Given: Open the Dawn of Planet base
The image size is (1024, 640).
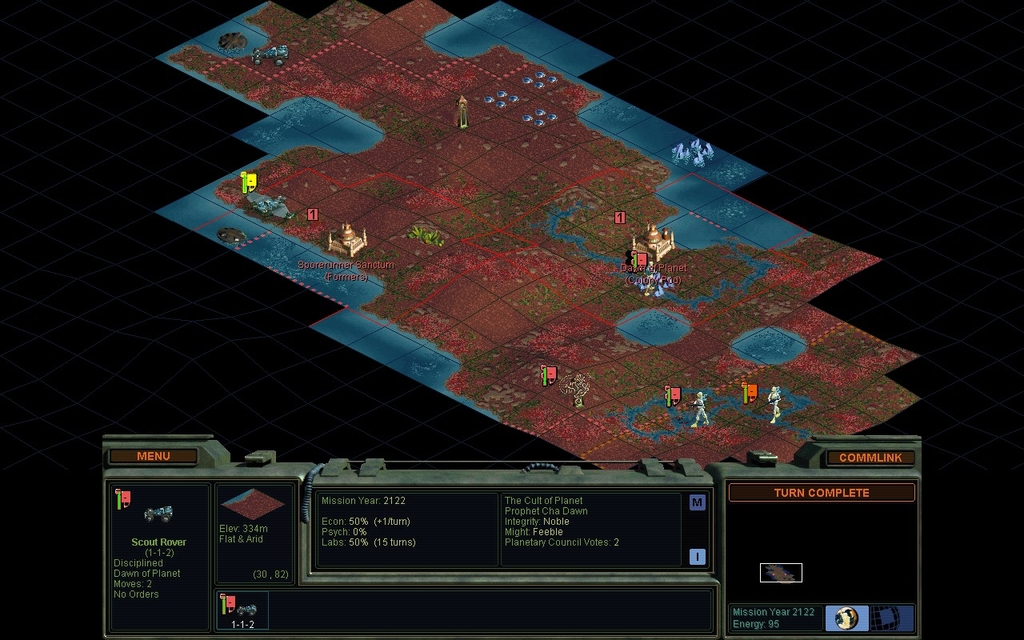Looking at the screenshot, I should pos(654,240).
